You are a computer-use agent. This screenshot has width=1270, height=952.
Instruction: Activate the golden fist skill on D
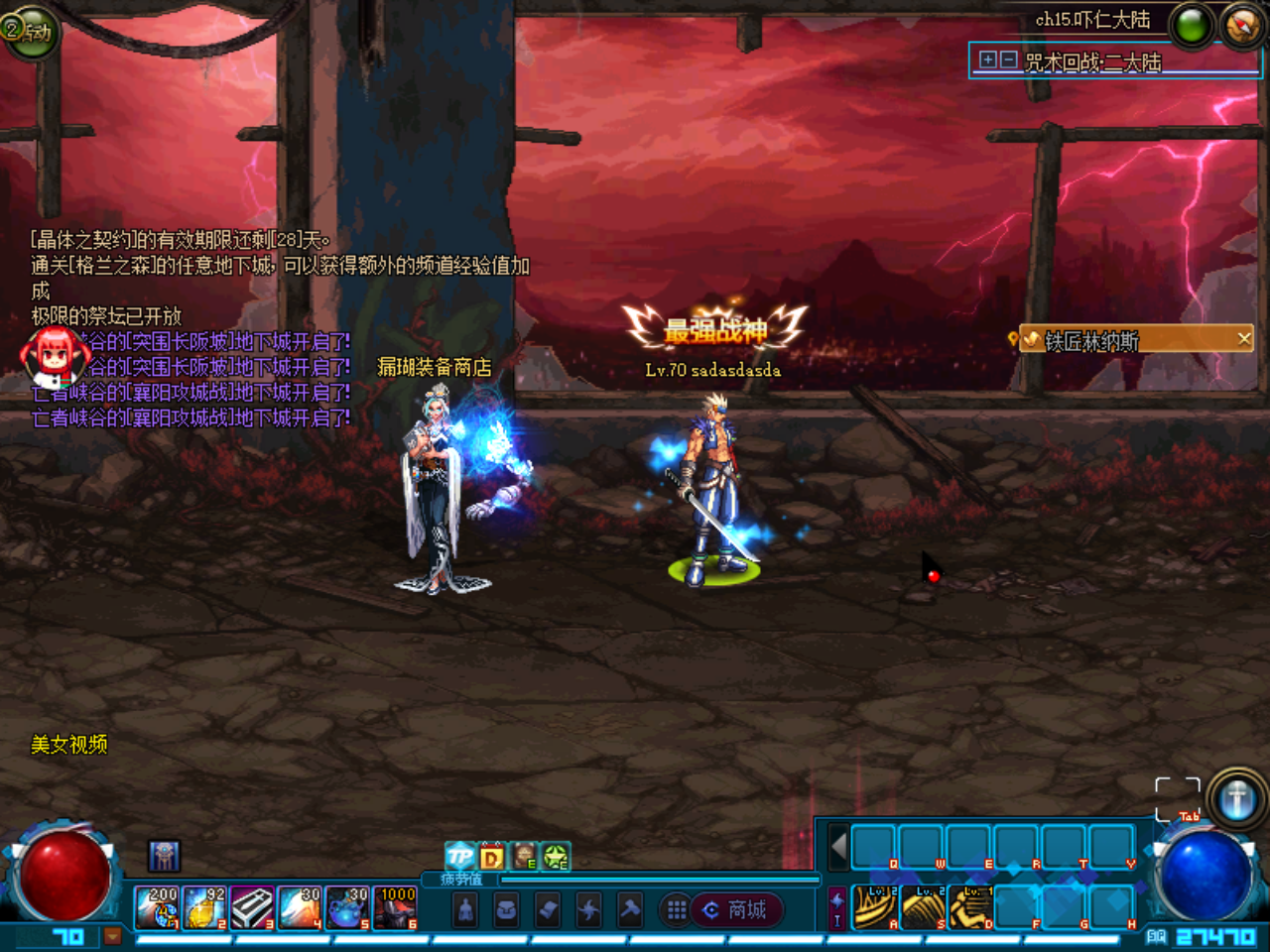tap(971, 907)
